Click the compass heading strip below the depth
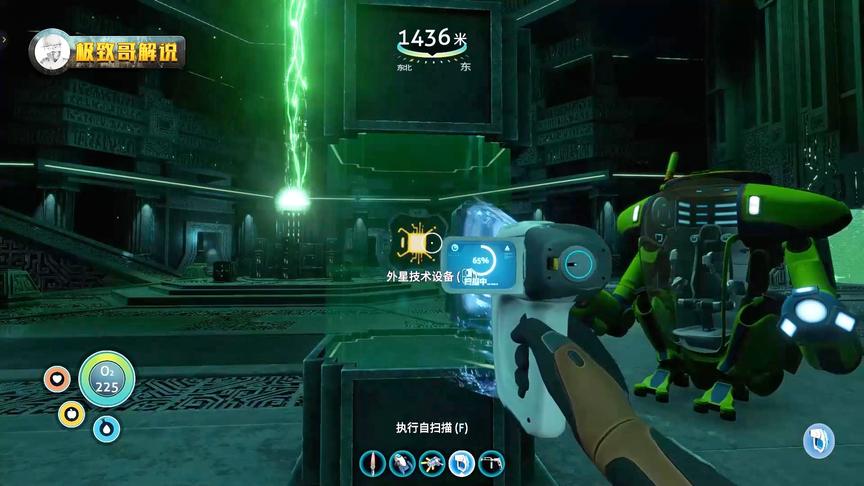 (x=432, y=62)
